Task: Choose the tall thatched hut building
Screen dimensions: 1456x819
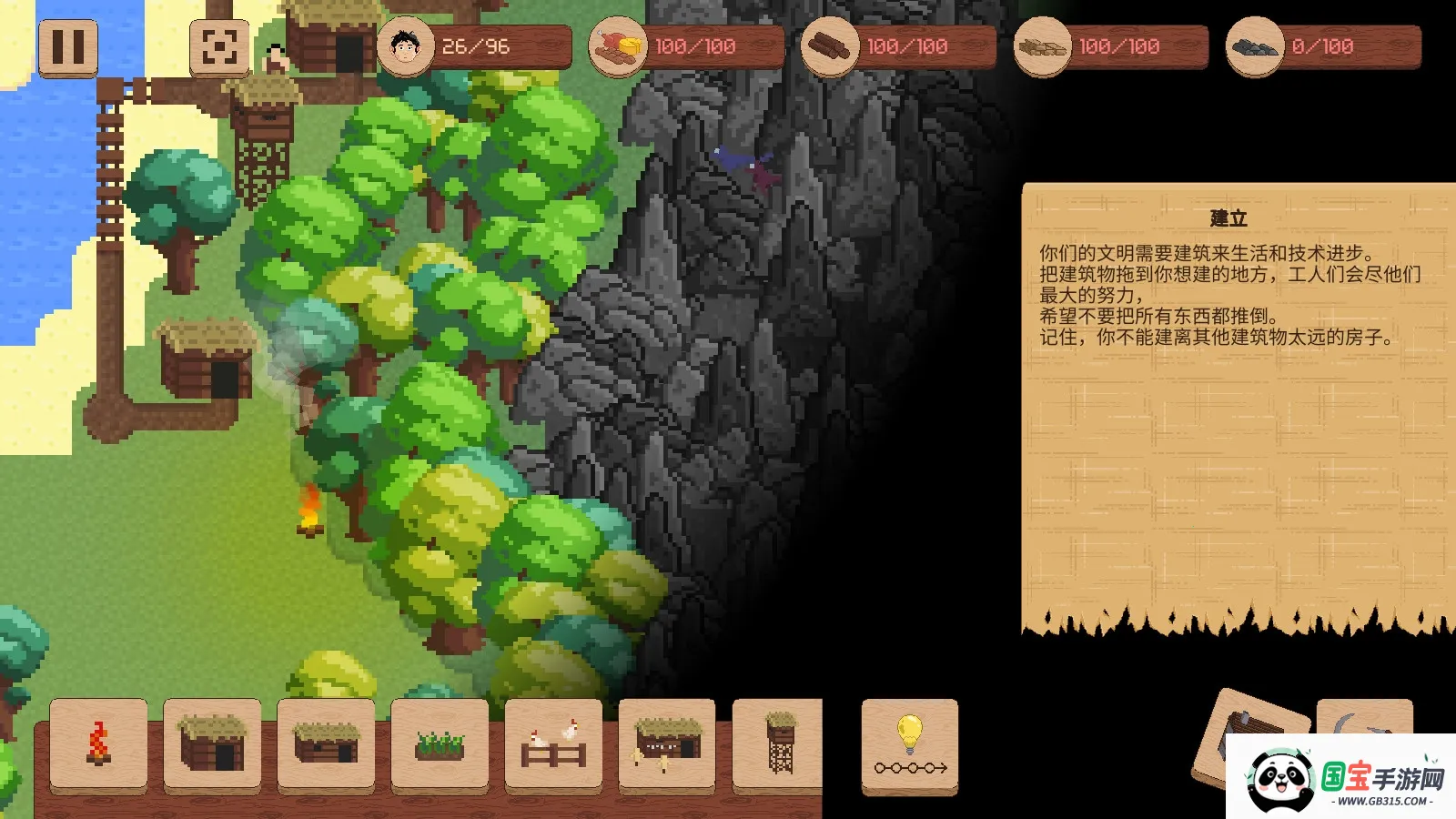Action: coord(212,743)
